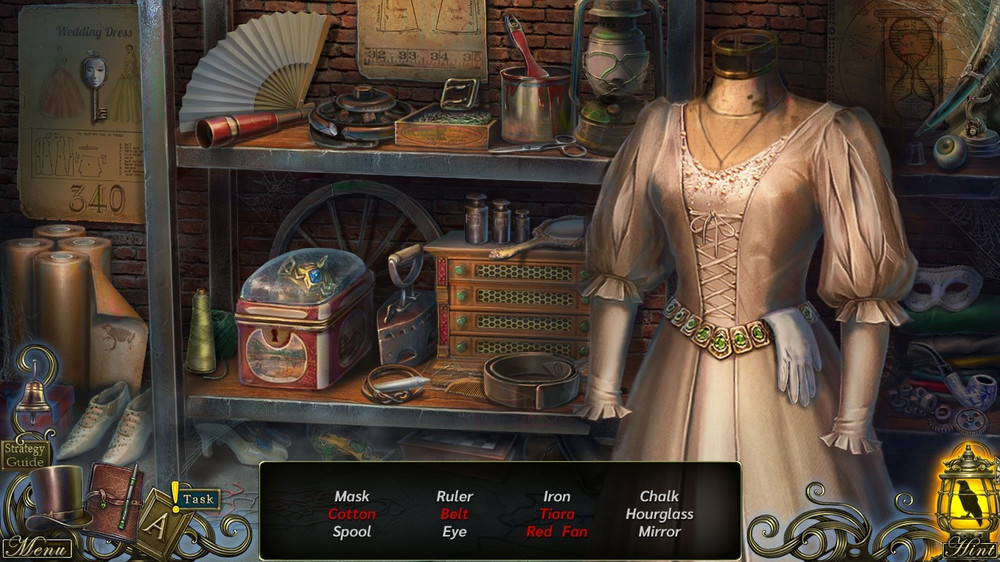This screenshot has width=1000, height=562.
Task: Open the Strategy Guide
Action: [x=25, y=455]
